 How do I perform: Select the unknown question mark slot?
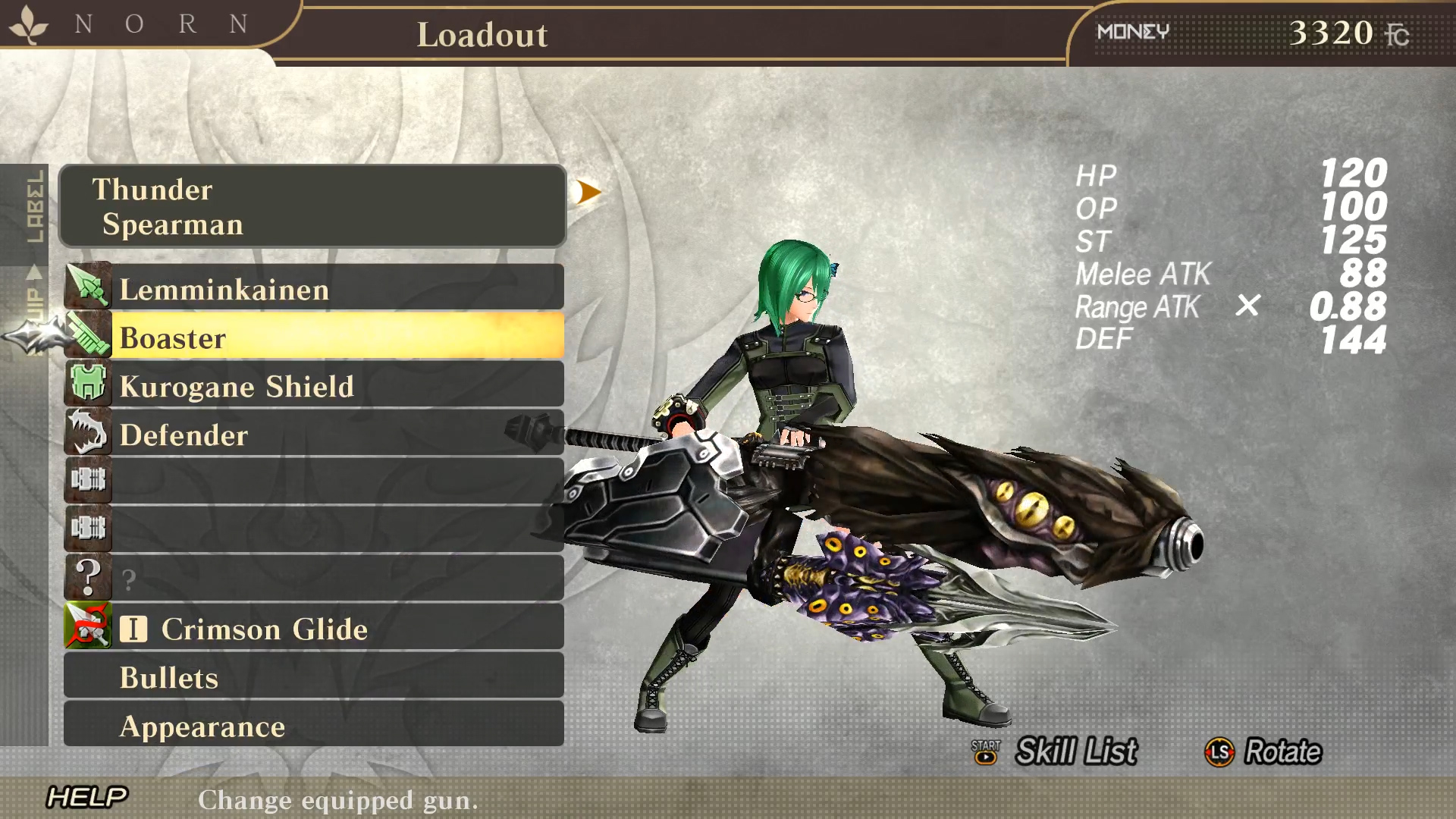click(314, 579)
